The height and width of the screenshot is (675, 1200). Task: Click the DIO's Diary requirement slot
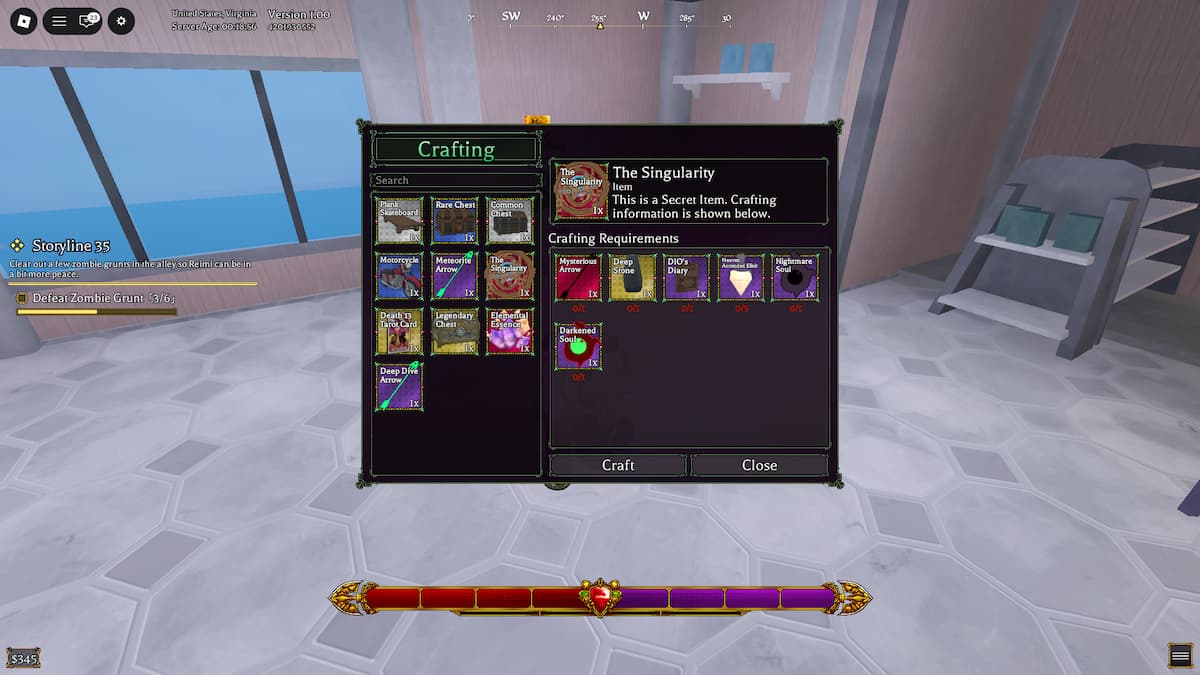(686, 278)
